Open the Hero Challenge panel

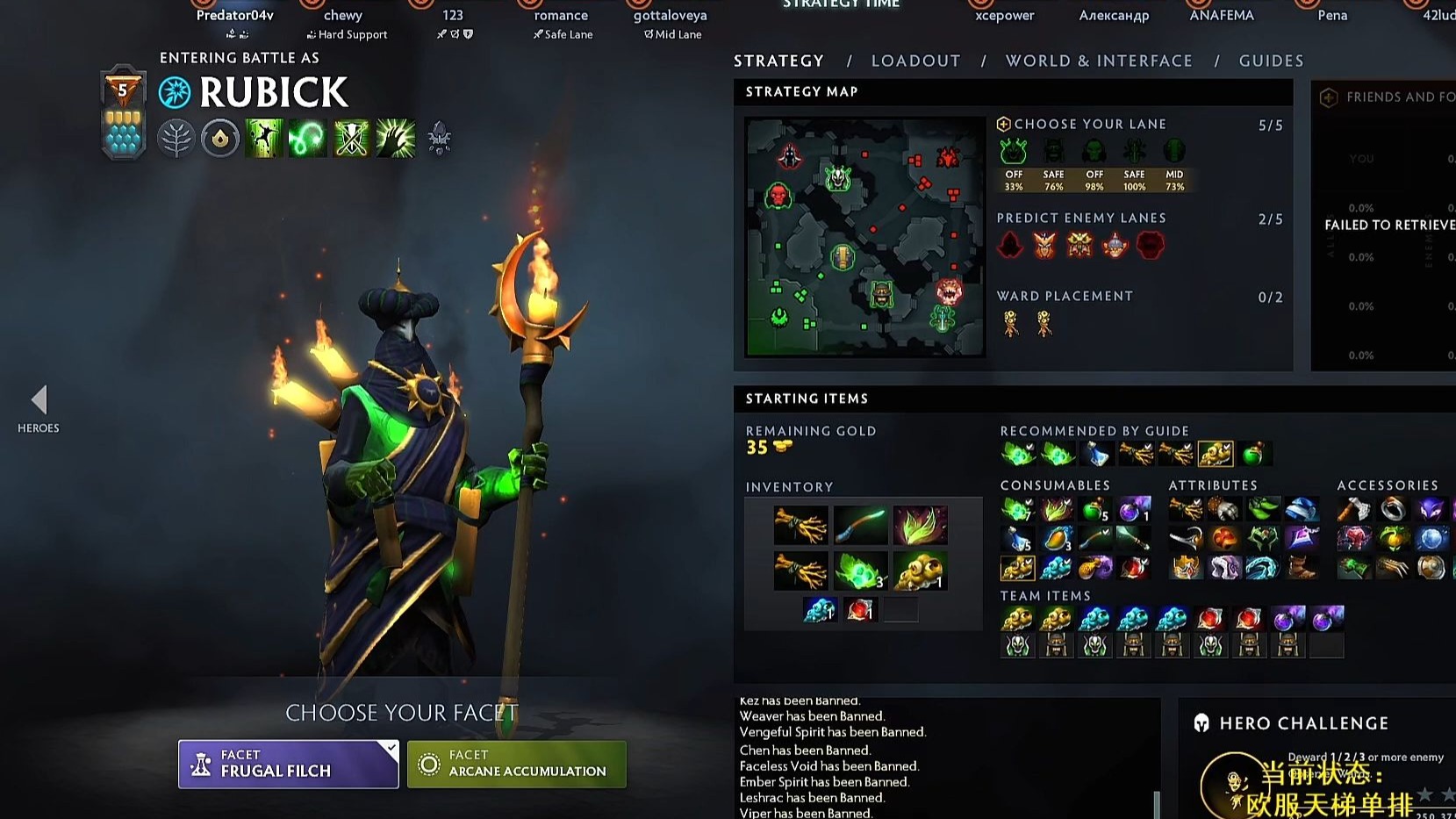[x=1303, y=723]
